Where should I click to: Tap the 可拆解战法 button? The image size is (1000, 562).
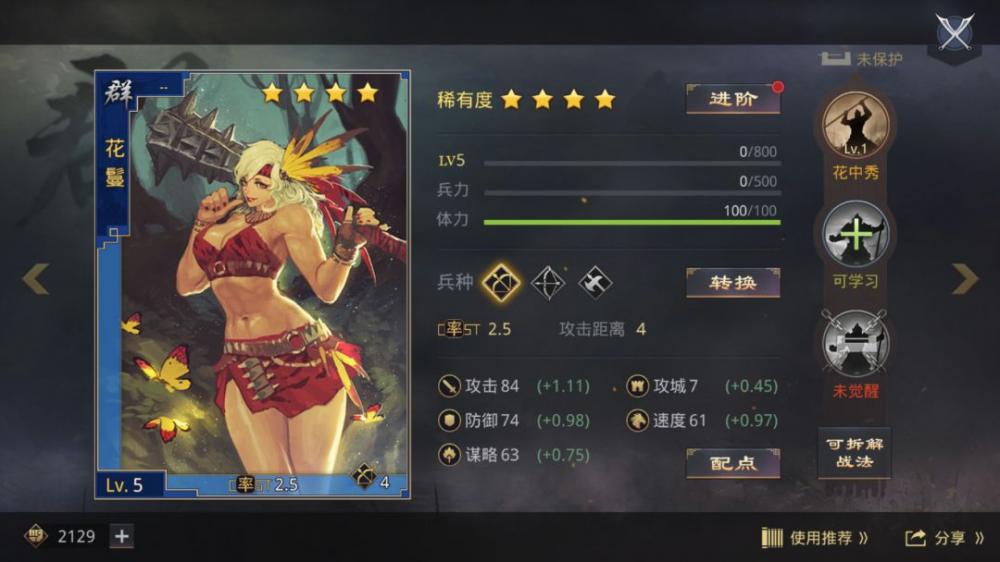point(854,452)
